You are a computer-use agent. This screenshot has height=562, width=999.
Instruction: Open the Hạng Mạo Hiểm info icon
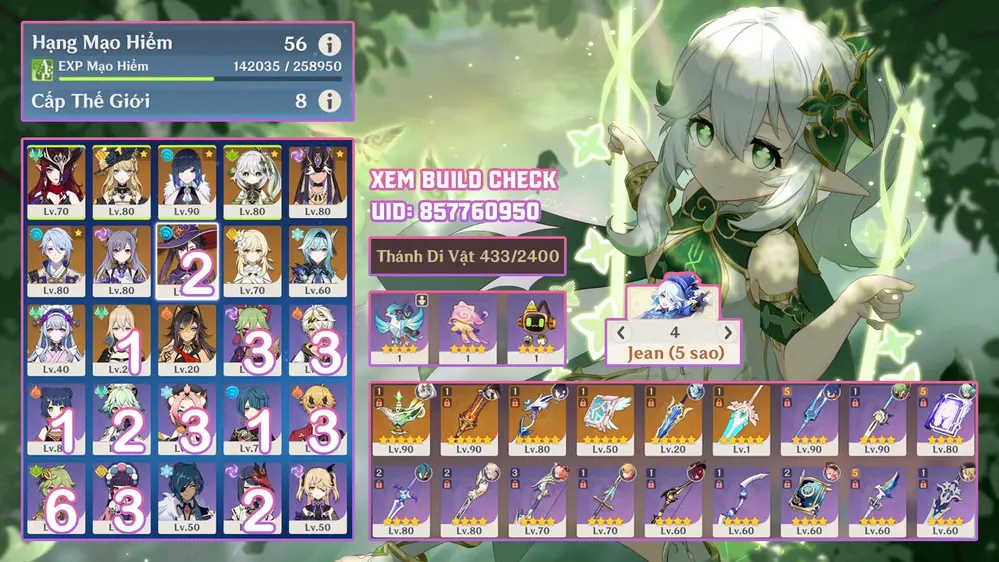(x=329, y=45)
